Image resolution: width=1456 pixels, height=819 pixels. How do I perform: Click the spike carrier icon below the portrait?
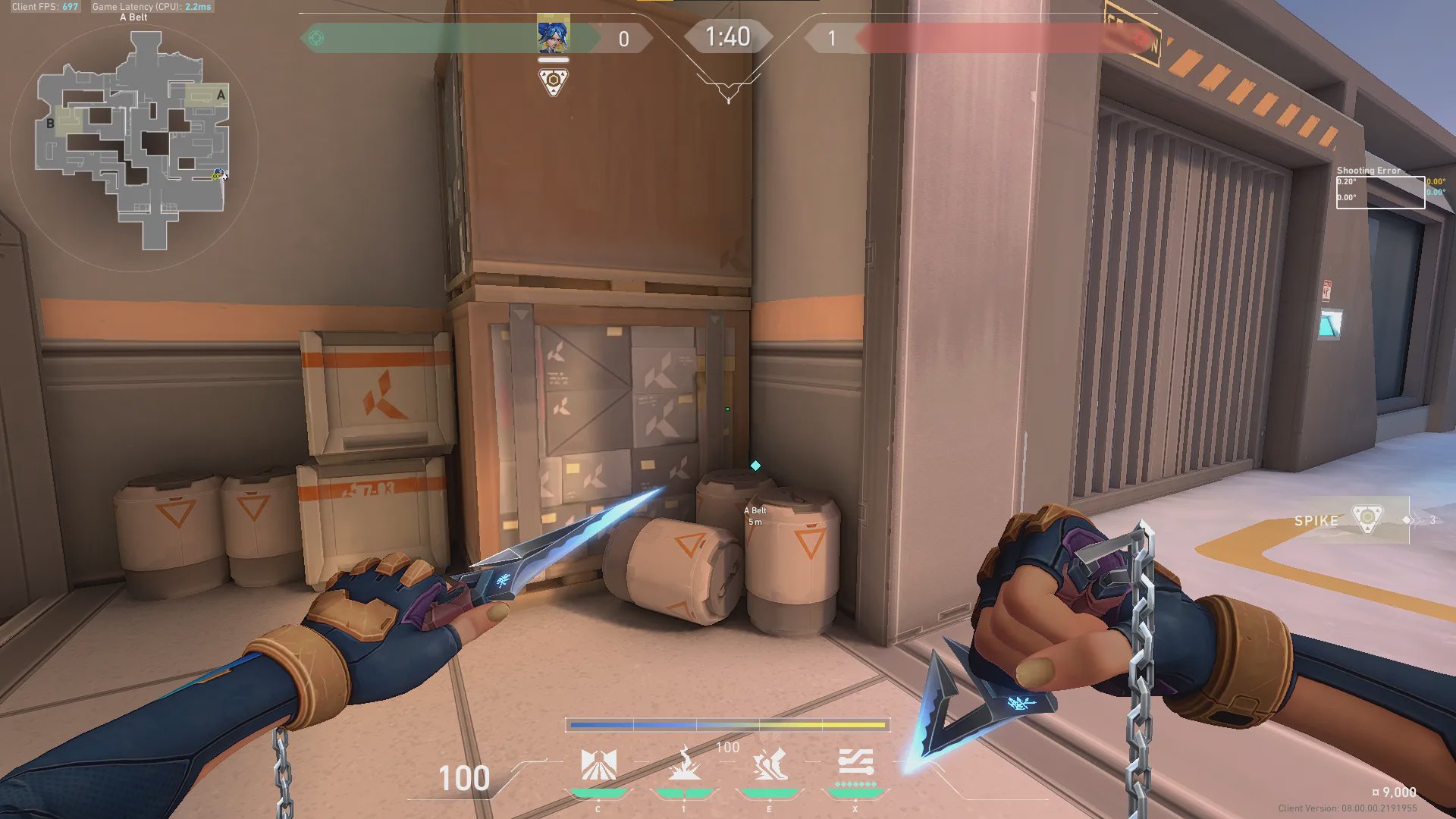coord(553,80)
